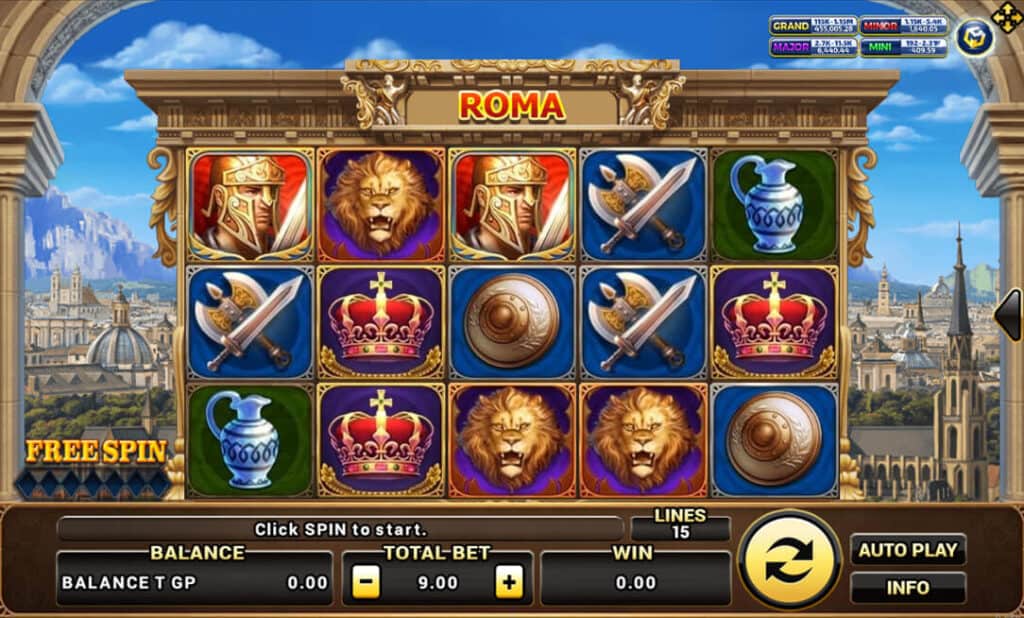This screenshot has width=1024, height=618.
Task: Open the INFO paytable
Action: (x=908, y=587)
